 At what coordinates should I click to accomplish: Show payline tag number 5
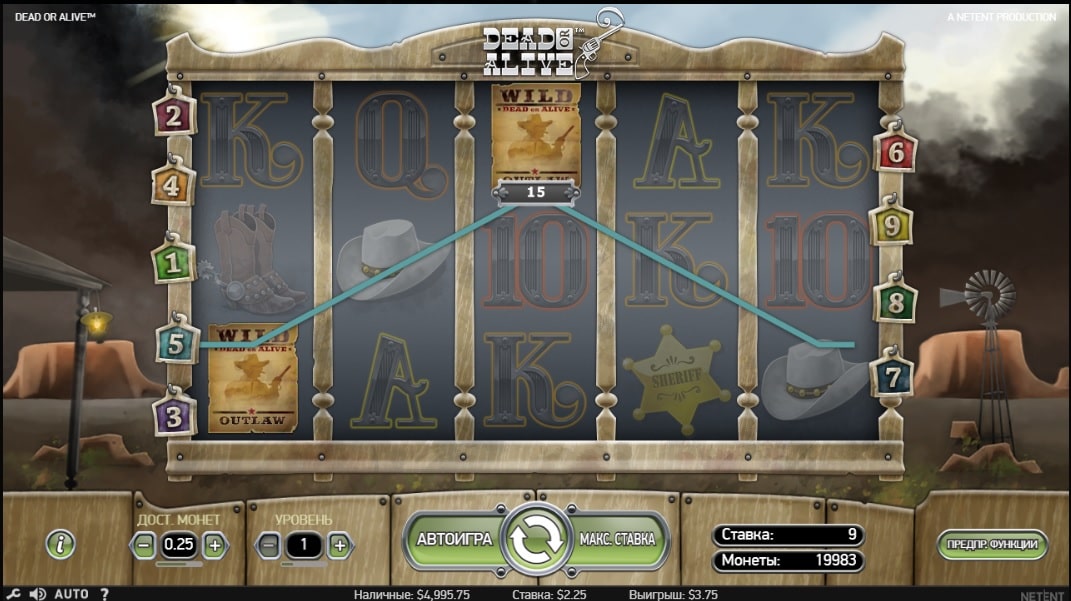[x=177, y=345]
